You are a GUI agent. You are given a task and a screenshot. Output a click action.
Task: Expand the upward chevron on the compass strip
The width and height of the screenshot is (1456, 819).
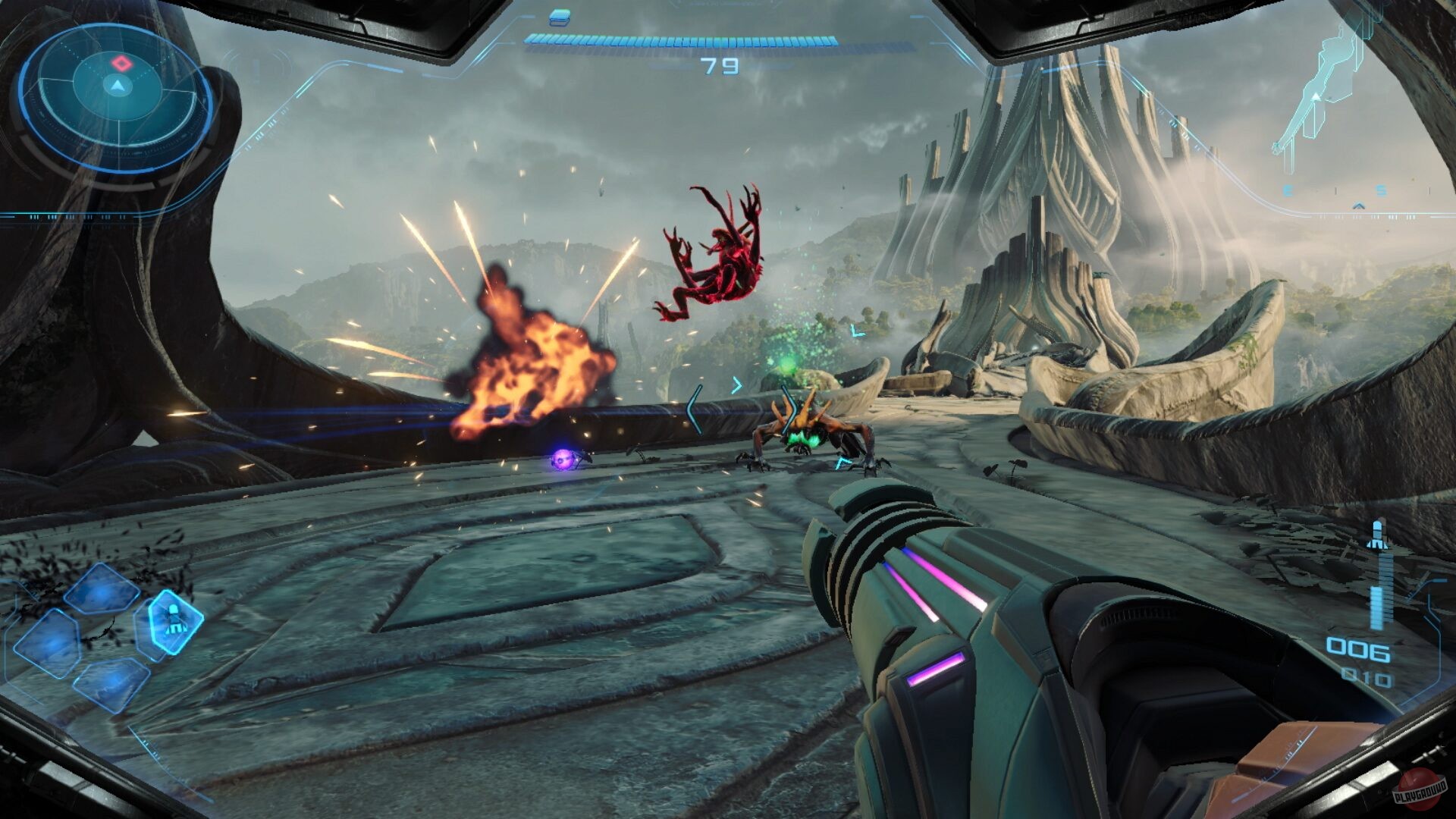click(1359, 207)
